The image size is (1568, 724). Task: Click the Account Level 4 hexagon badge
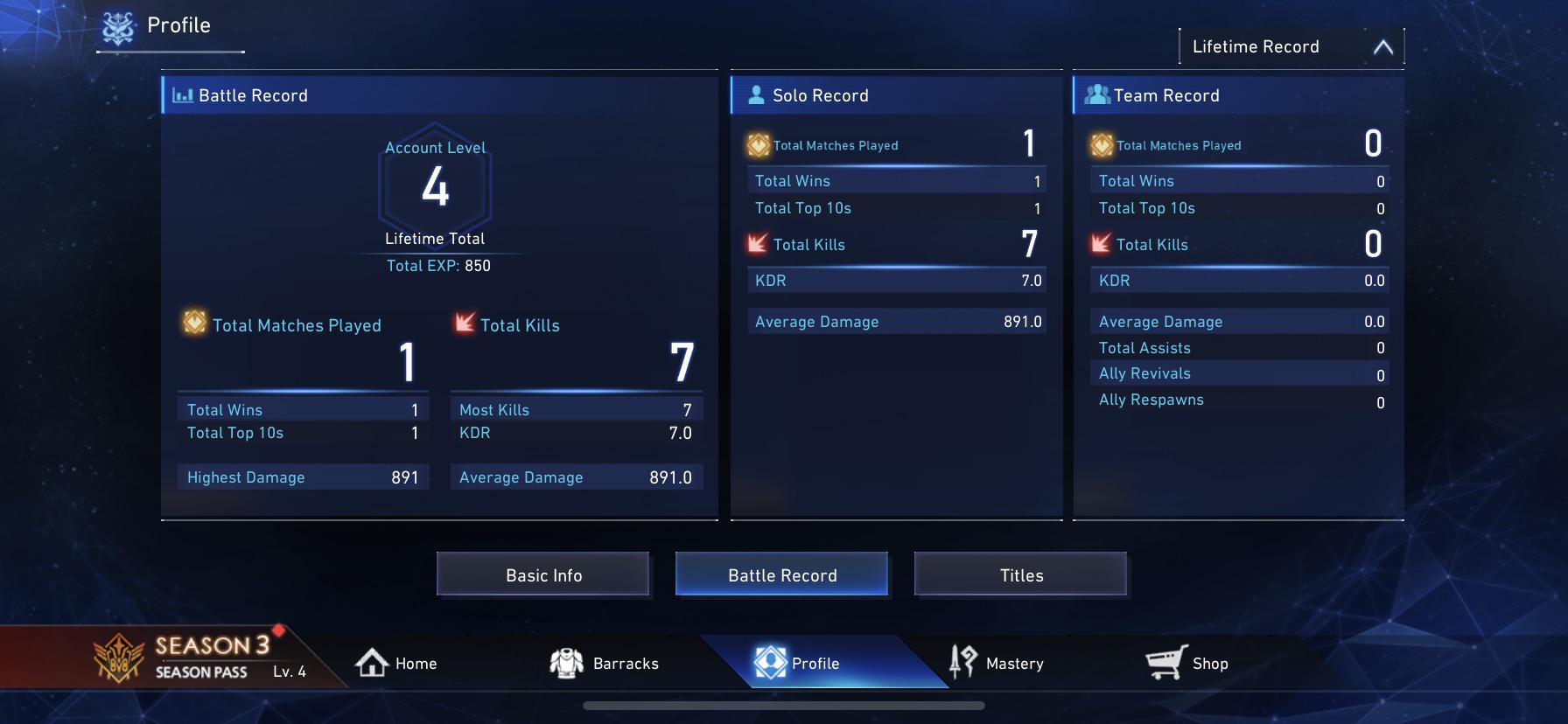click(x=435, y=186)
